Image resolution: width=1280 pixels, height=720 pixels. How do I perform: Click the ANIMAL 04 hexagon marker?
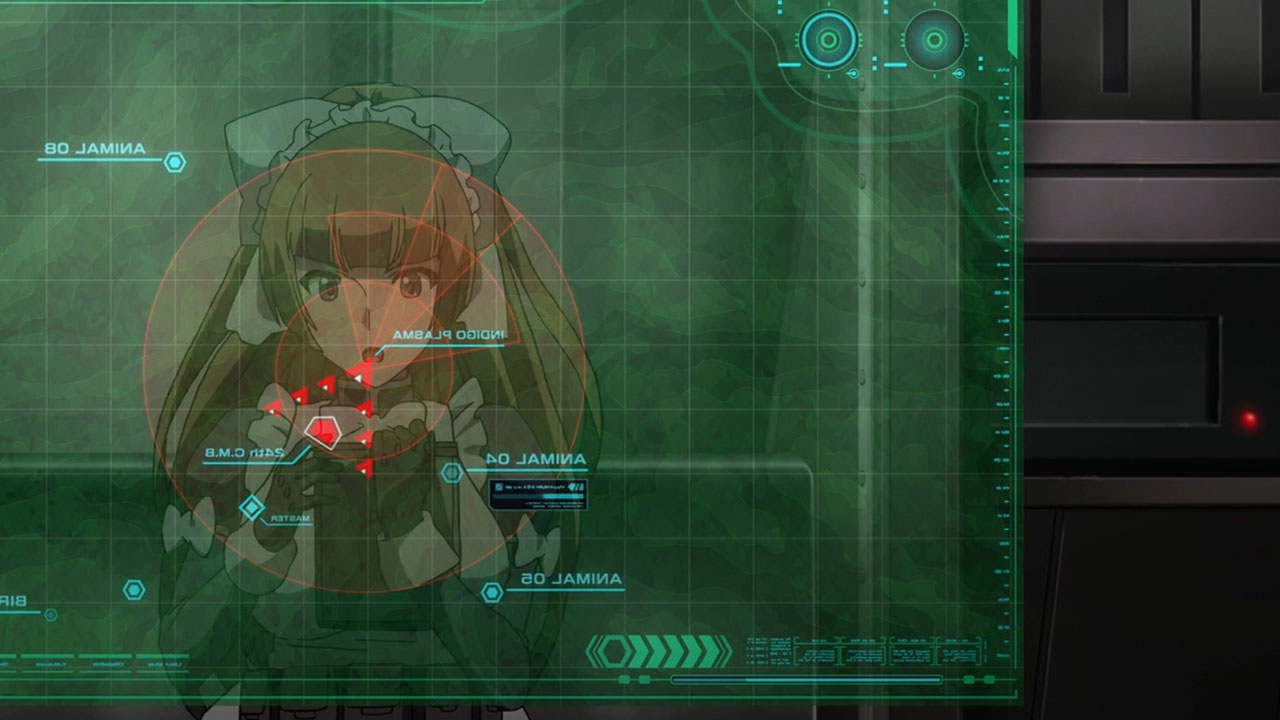click(x=452, y=472)
